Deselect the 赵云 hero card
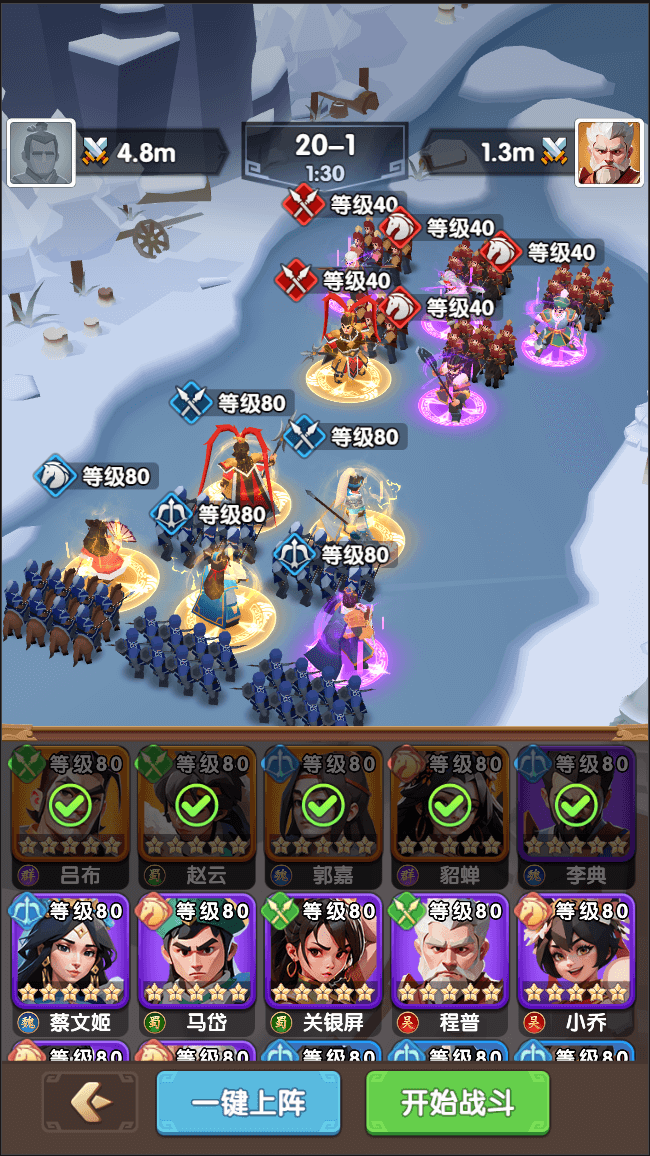 point(197,804)
